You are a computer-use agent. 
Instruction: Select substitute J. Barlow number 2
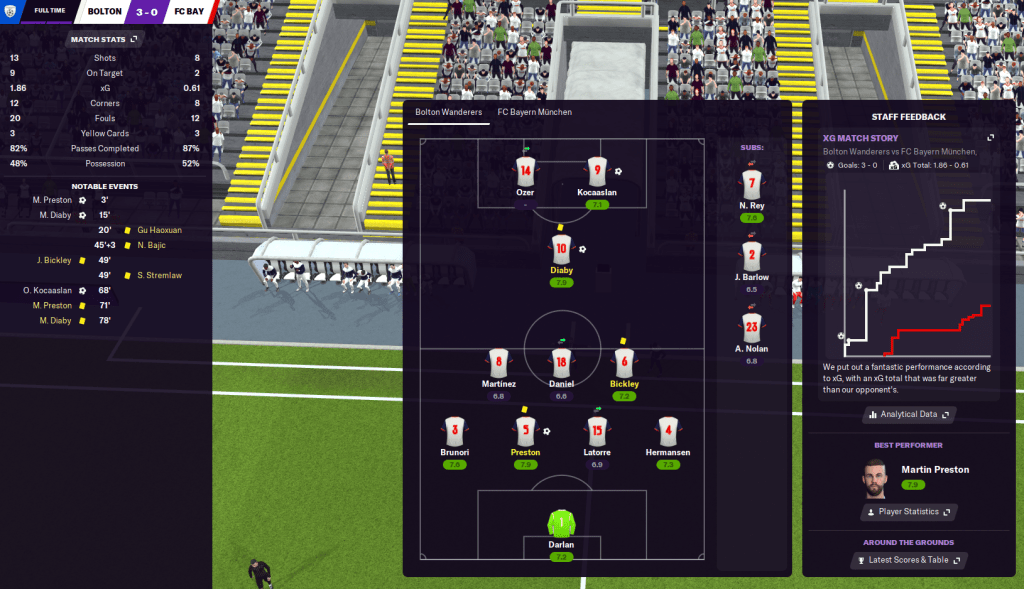[752, 255]
